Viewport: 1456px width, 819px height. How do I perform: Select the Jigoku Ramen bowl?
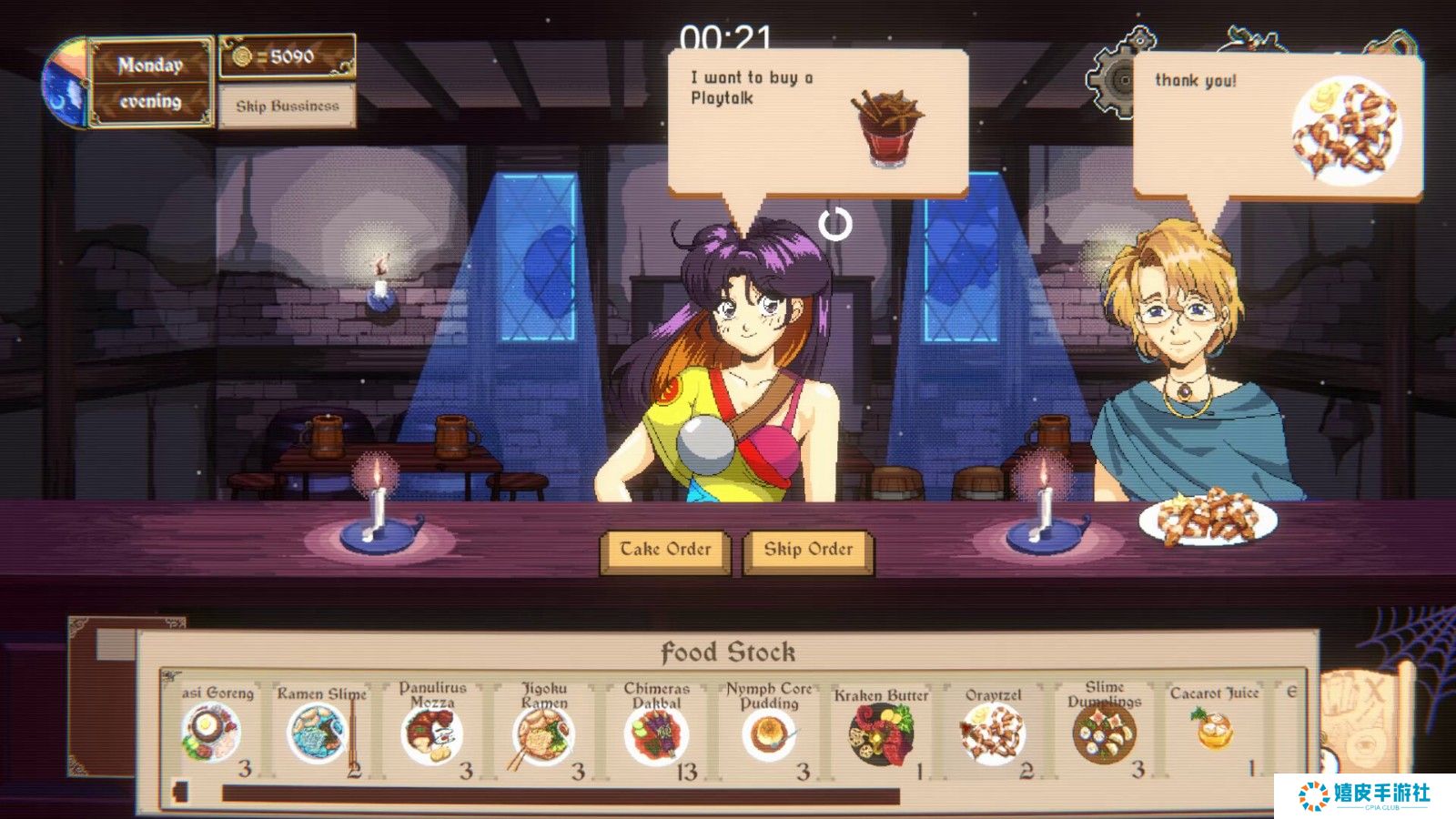[543, 734]
